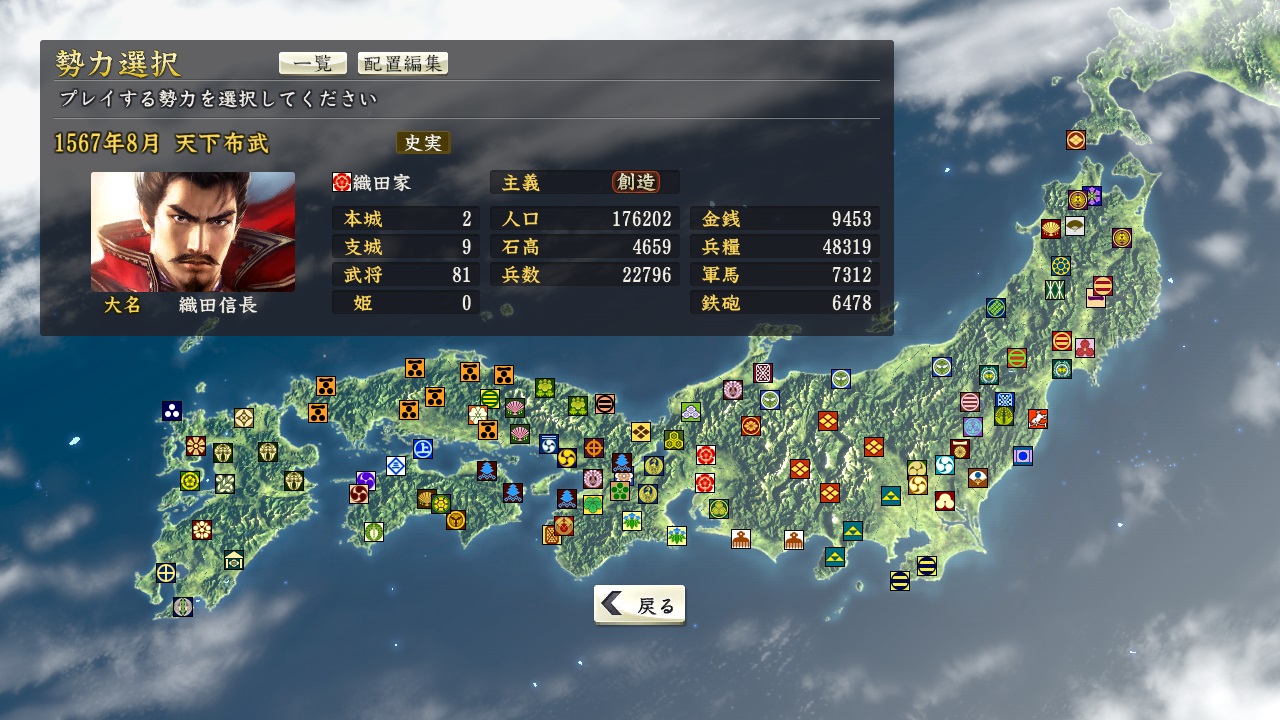This screenshot has height=720, width=1280.
Task: Open the 一覧 list view
Action: (312, 63)
